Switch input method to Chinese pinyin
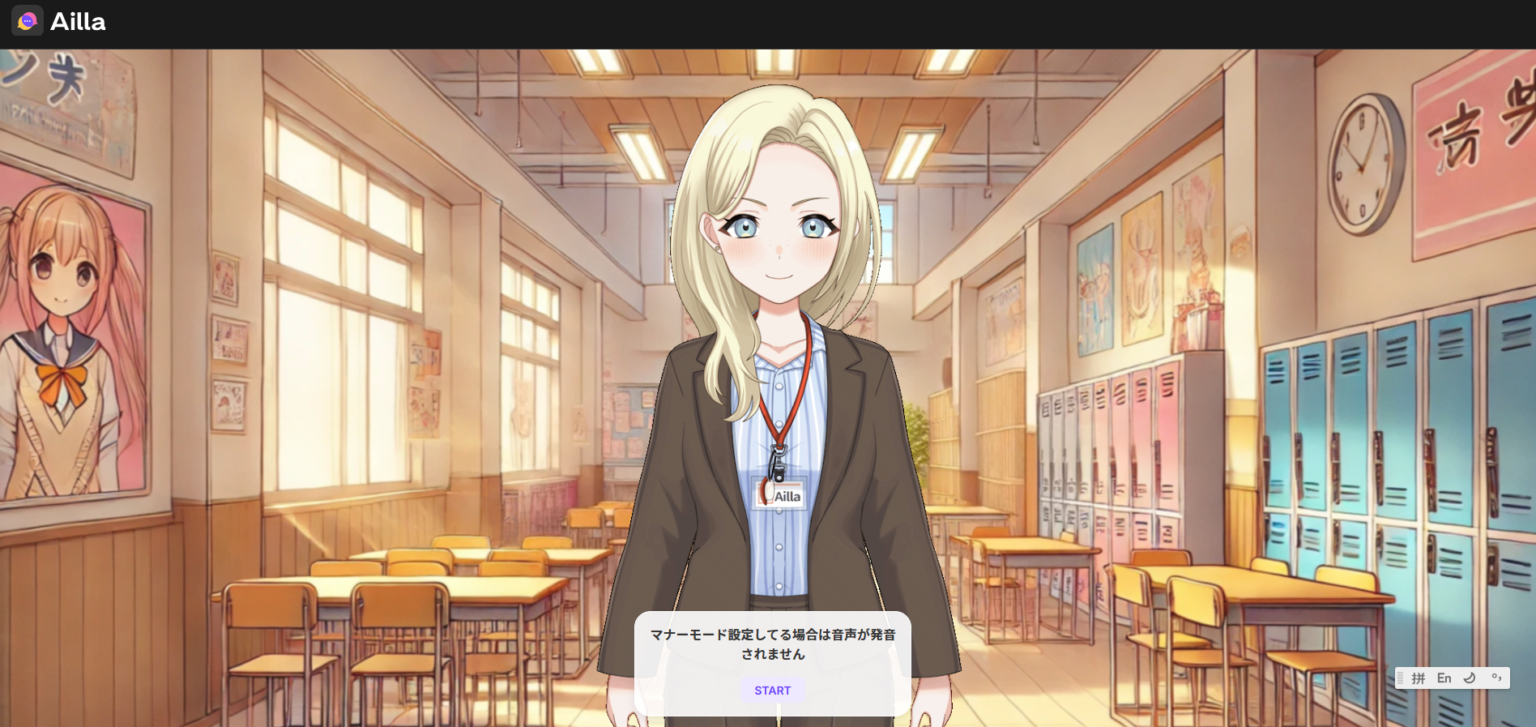 (1419, 678)
